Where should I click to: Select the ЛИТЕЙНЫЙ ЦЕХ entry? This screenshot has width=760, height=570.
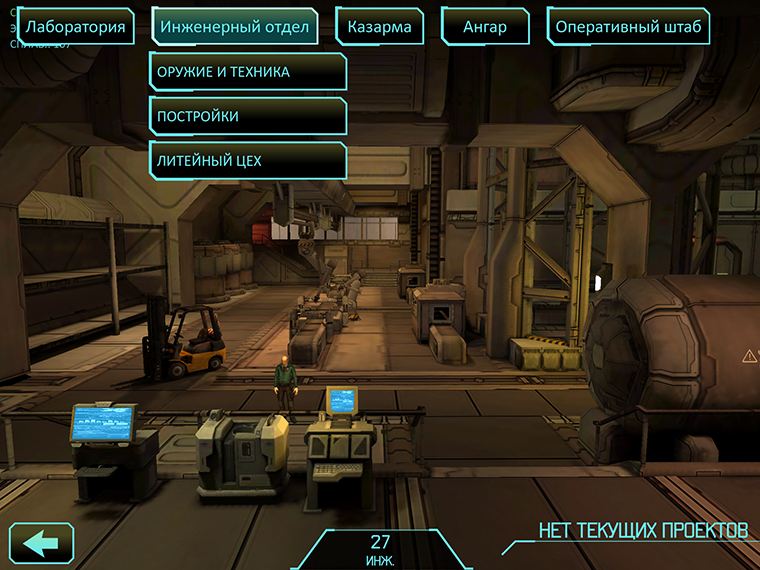point(248,160)
